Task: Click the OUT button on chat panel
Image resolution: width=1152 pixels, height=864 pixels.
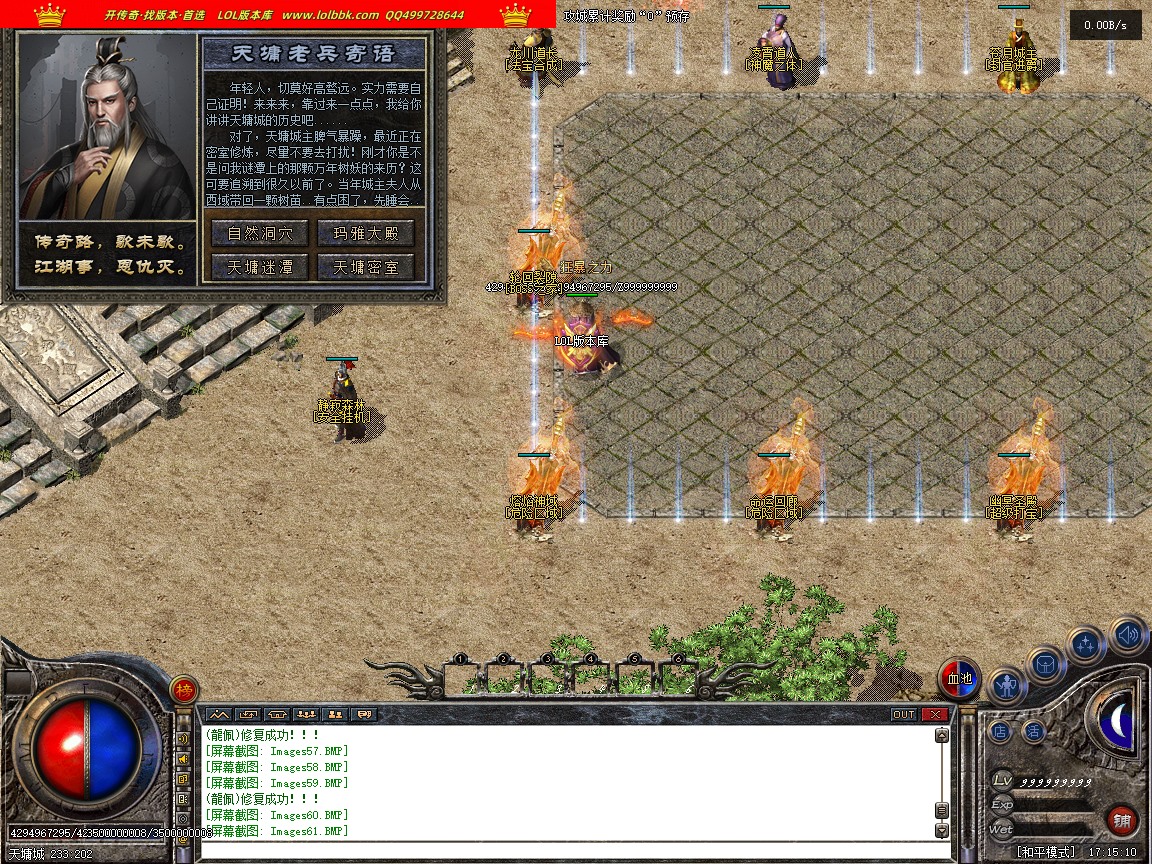Action: [x=903, y=714]
